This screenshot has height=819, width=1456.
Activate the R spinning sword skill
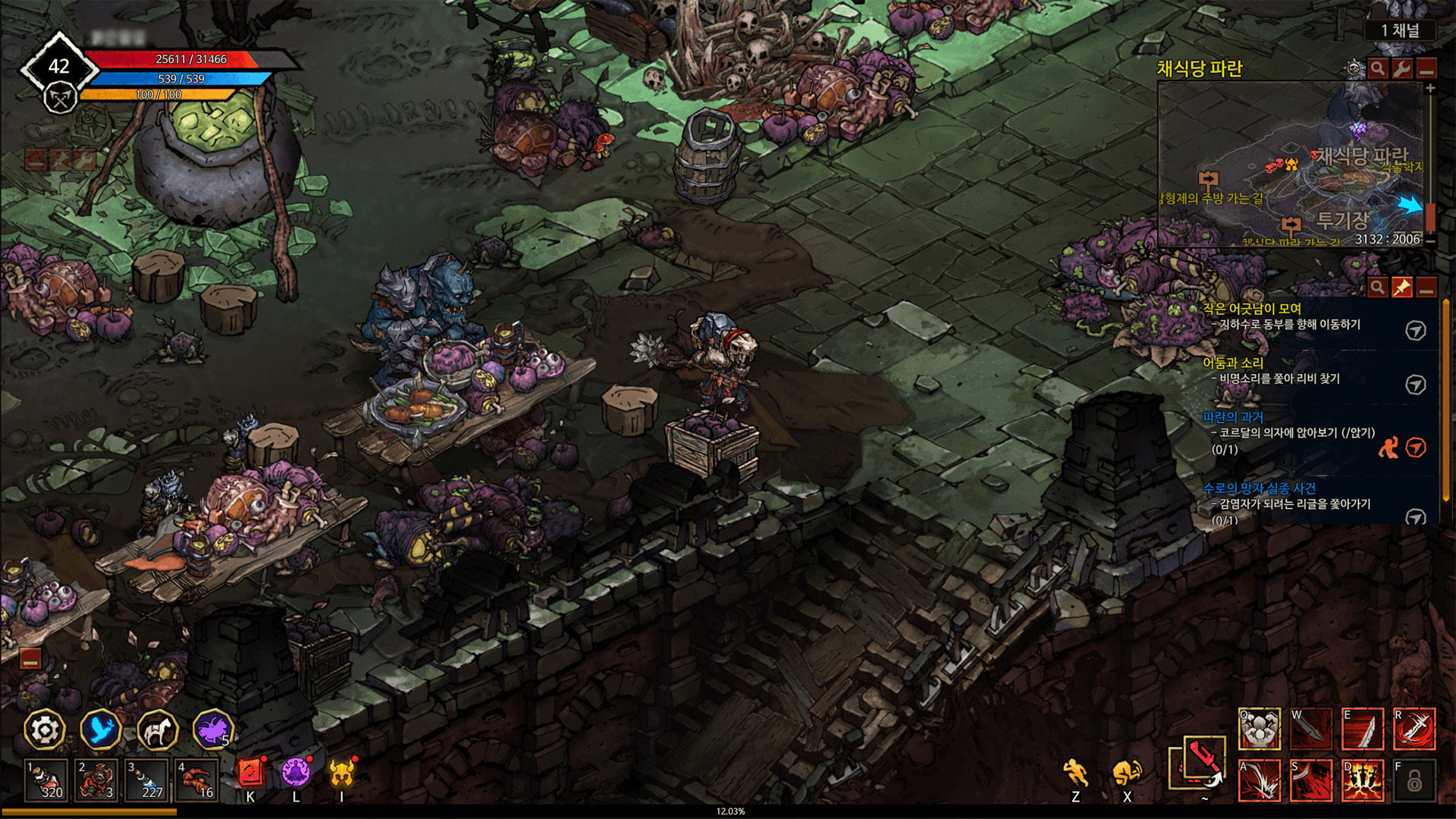tap(1414, 729)
